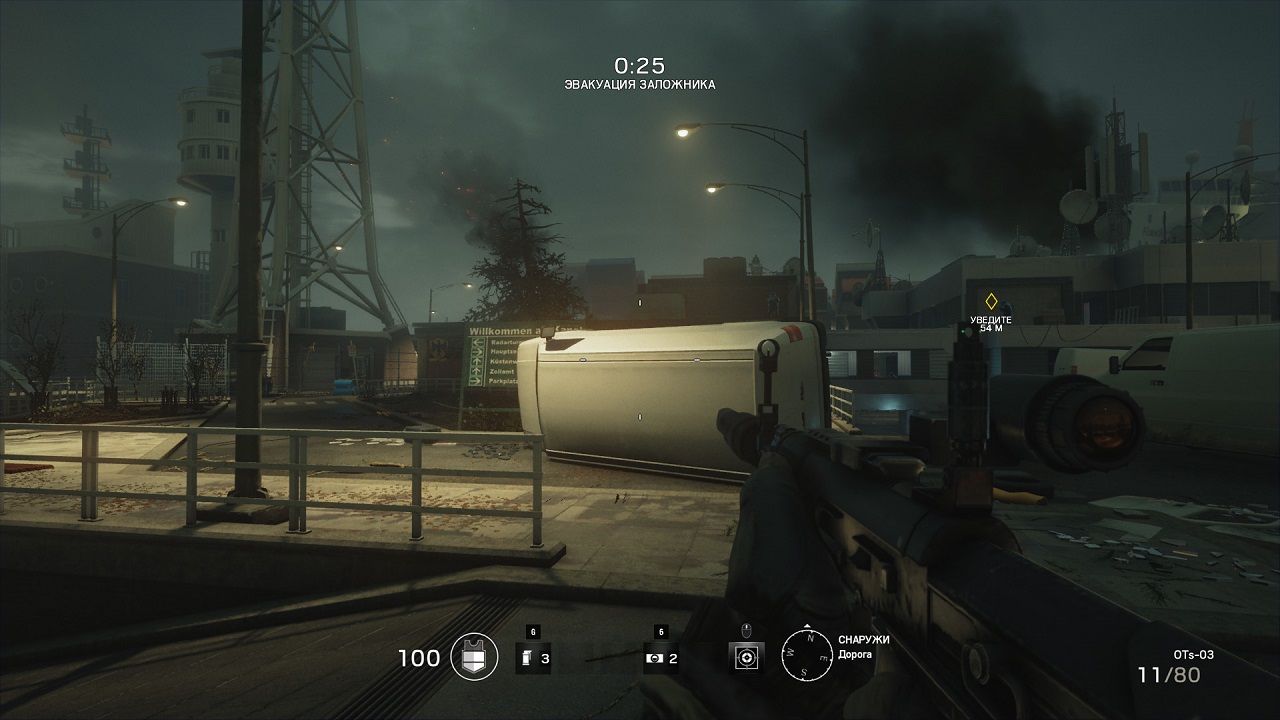Click the yellow diamond objective marker
The image size is (1280, 720).
coord(991,300)
